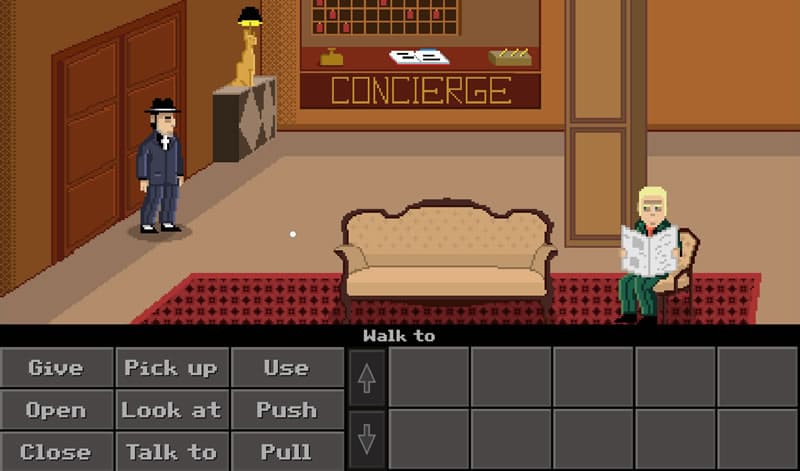800x471 pixels.
Task: Activate the Use verb
Action: (286, 367)
